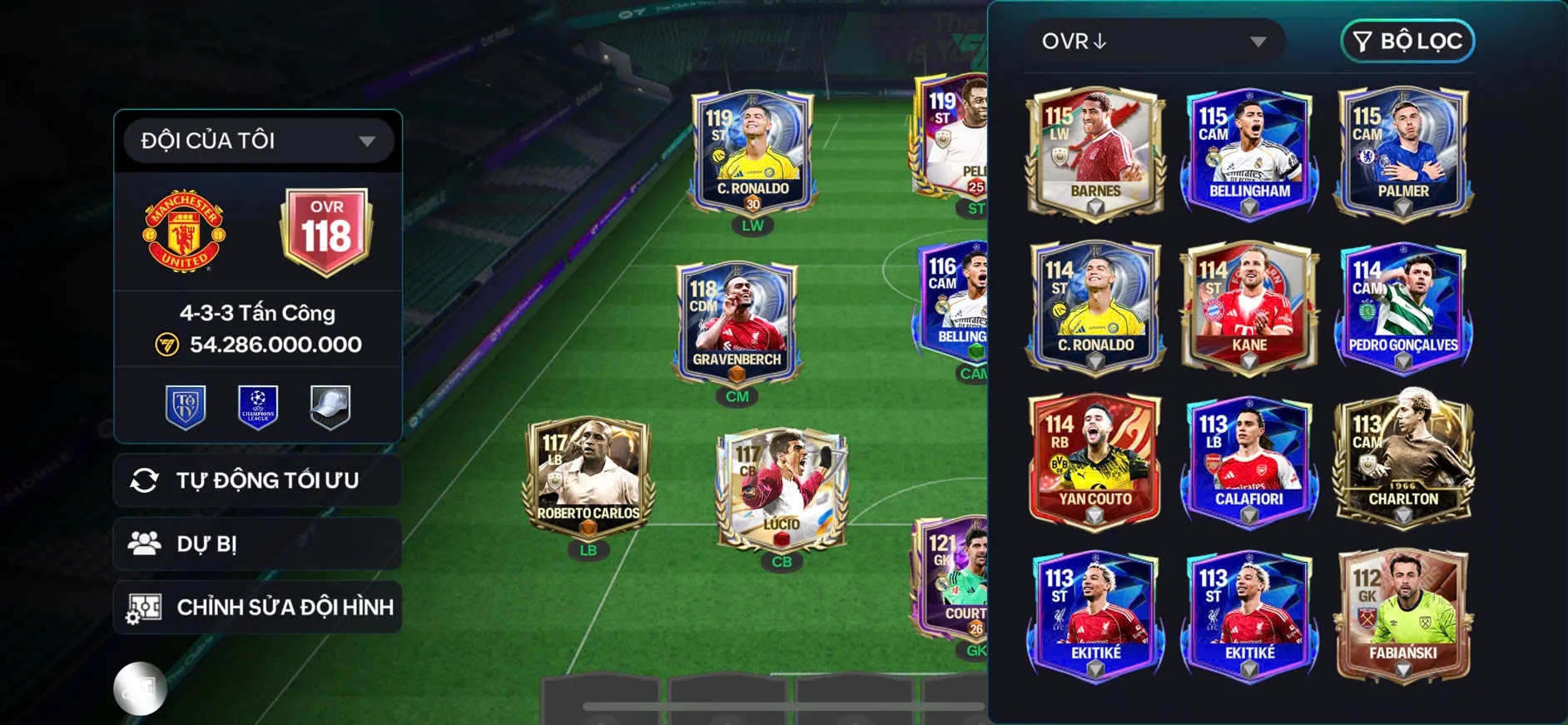Image resolution: width=1568 pixels, height=725 pixels.
Task: Open the Bộ Lọc filter panel
Action: pyautogui.click(x=1407, y=41)
